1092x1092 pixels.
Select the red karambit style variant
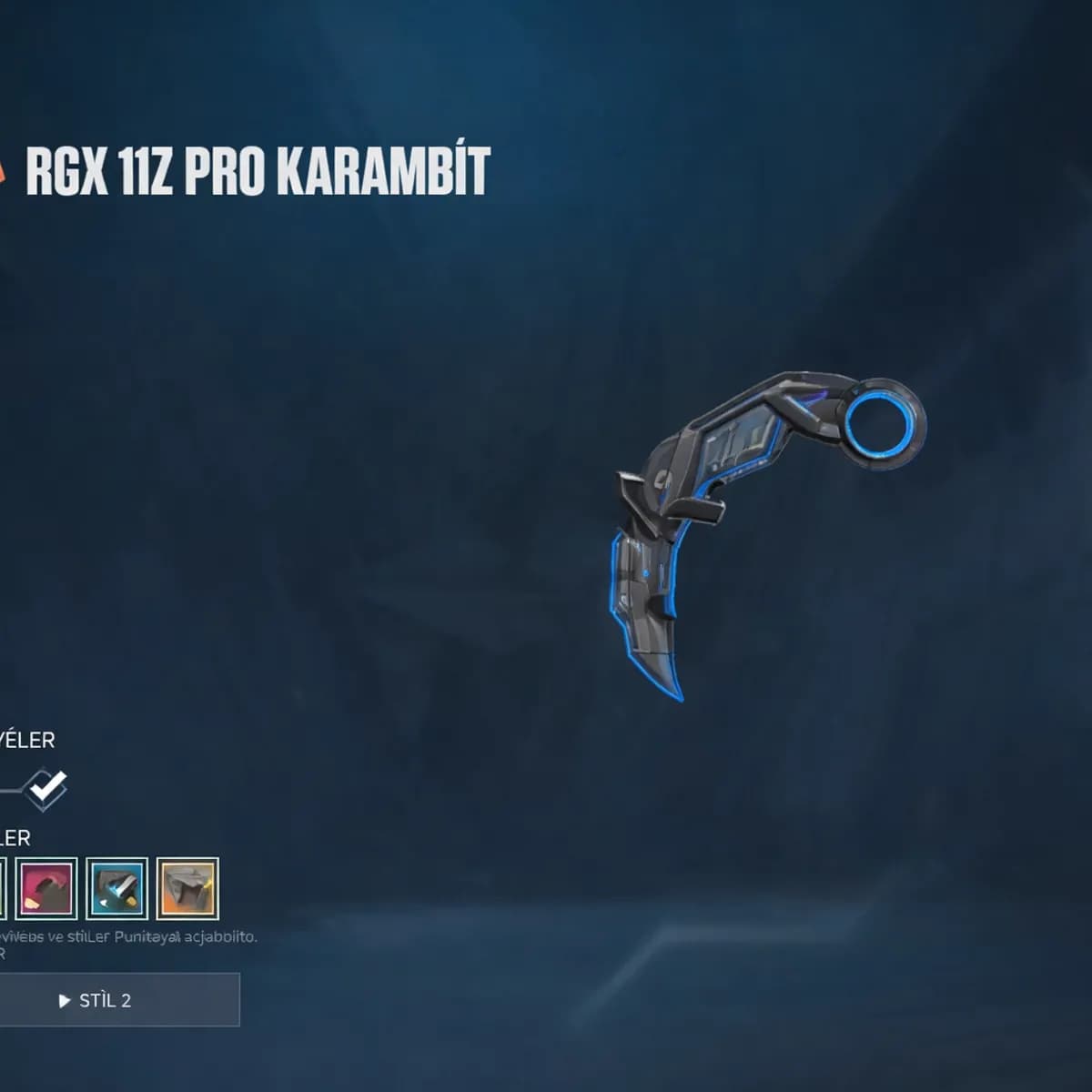point(46,888)
